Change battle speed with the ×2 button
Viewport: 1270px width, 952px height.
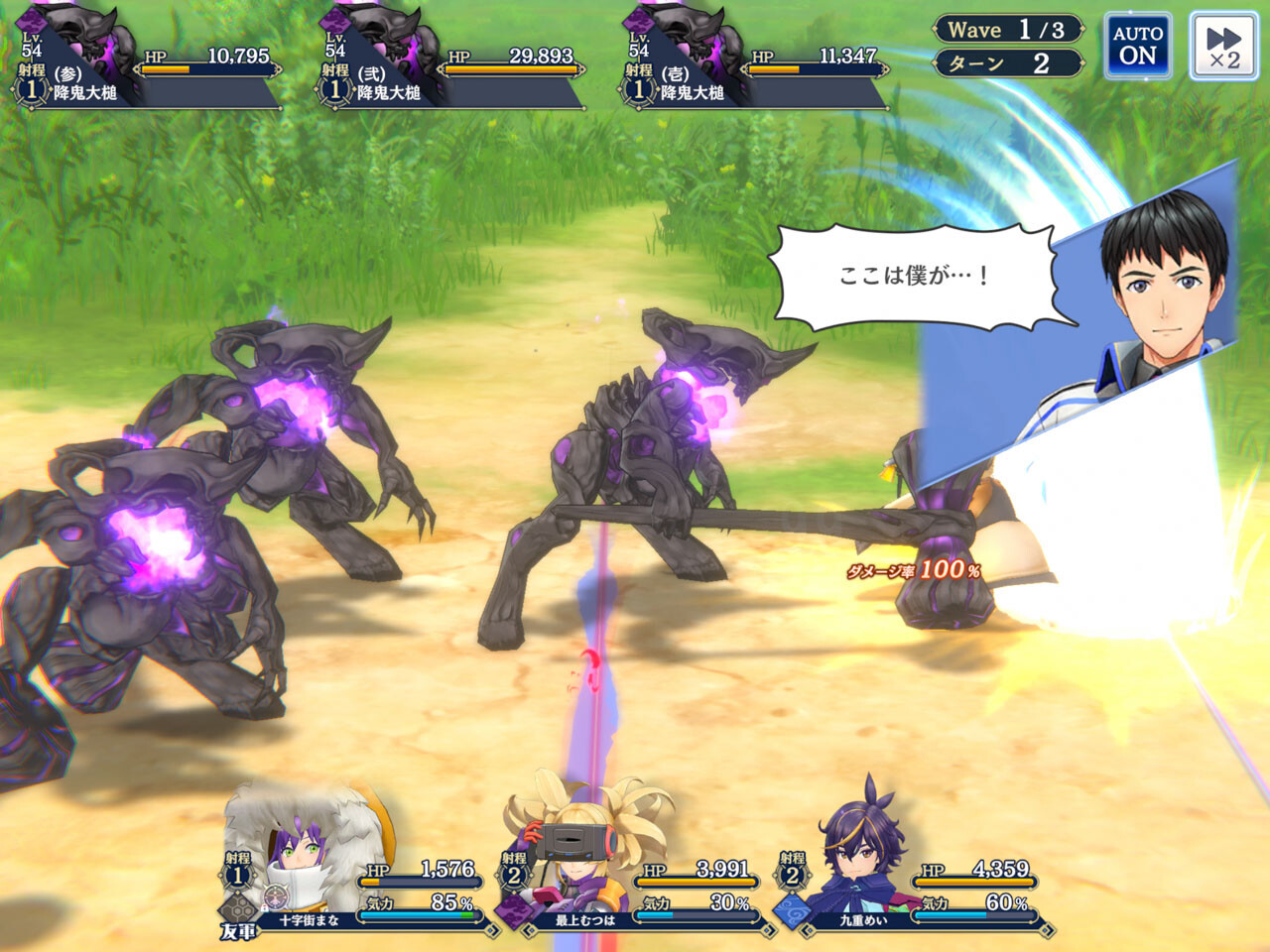click(x=1223, y=46)
